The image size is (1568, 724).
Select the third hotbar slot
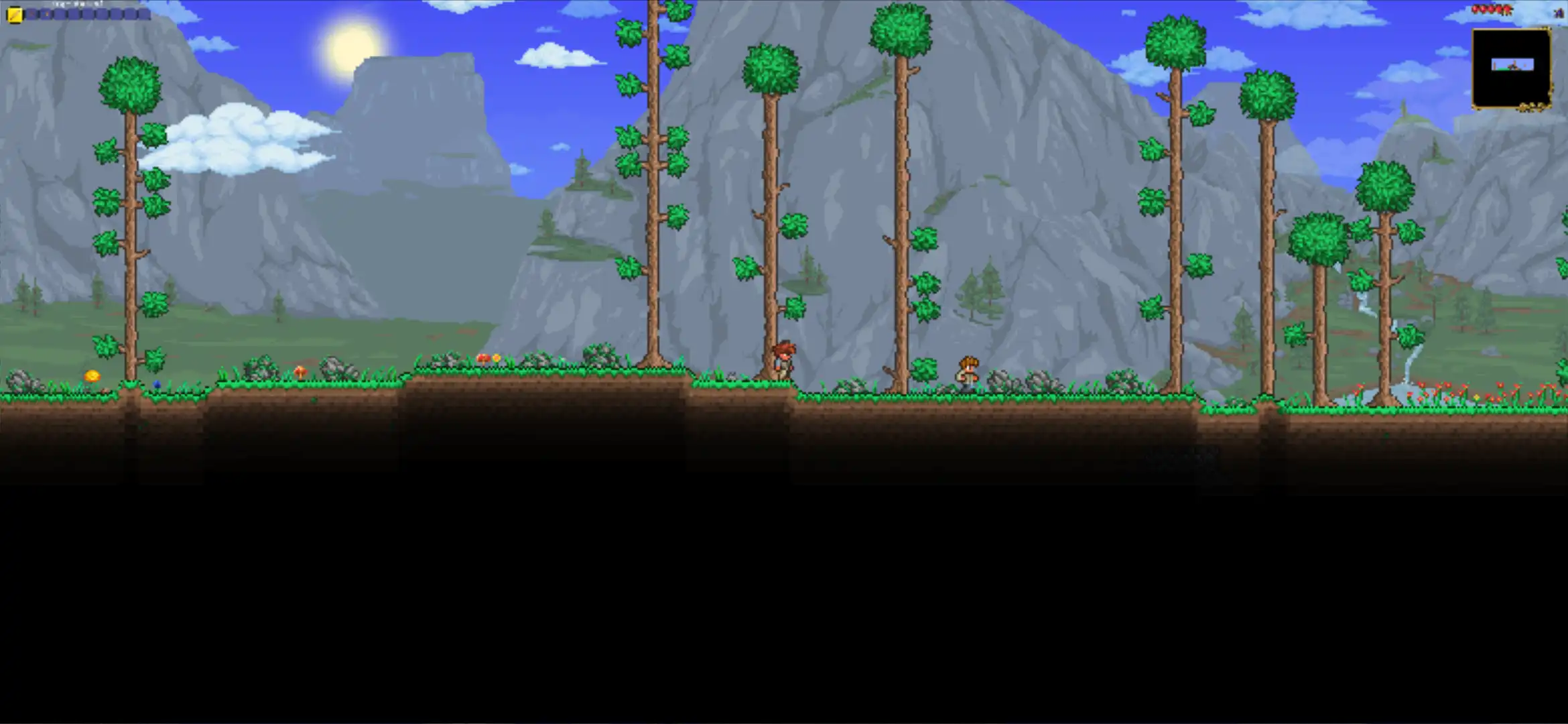point(45,13)
